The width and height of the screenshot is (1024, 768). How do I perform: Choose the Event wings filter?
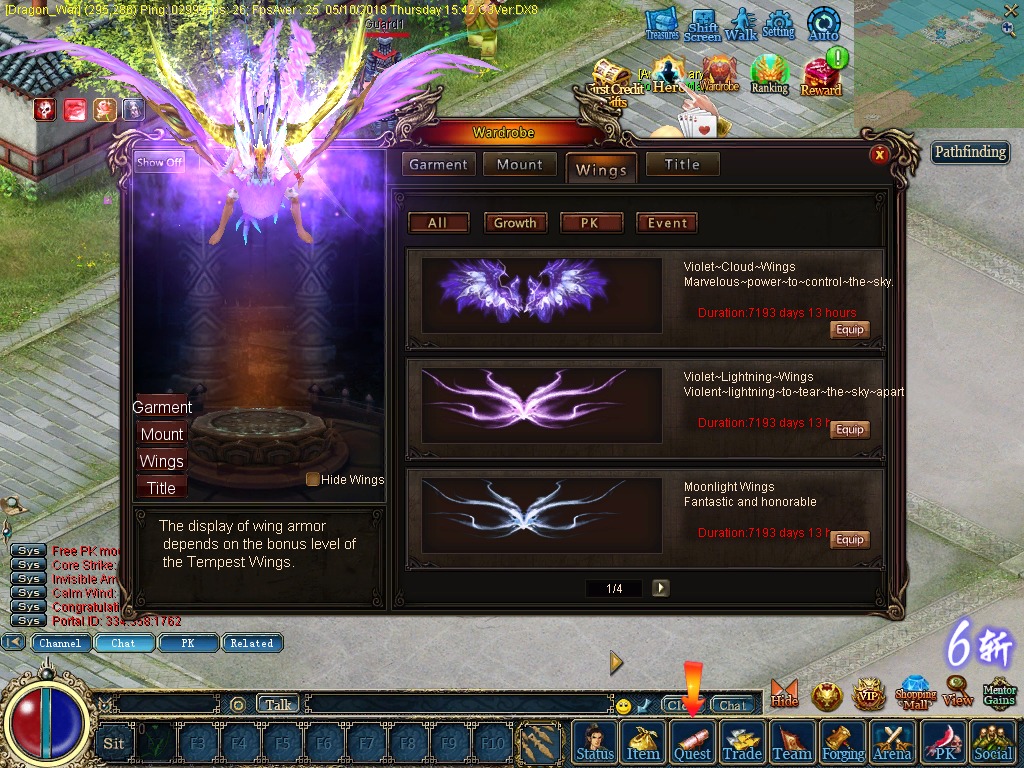tap(667, 223)
